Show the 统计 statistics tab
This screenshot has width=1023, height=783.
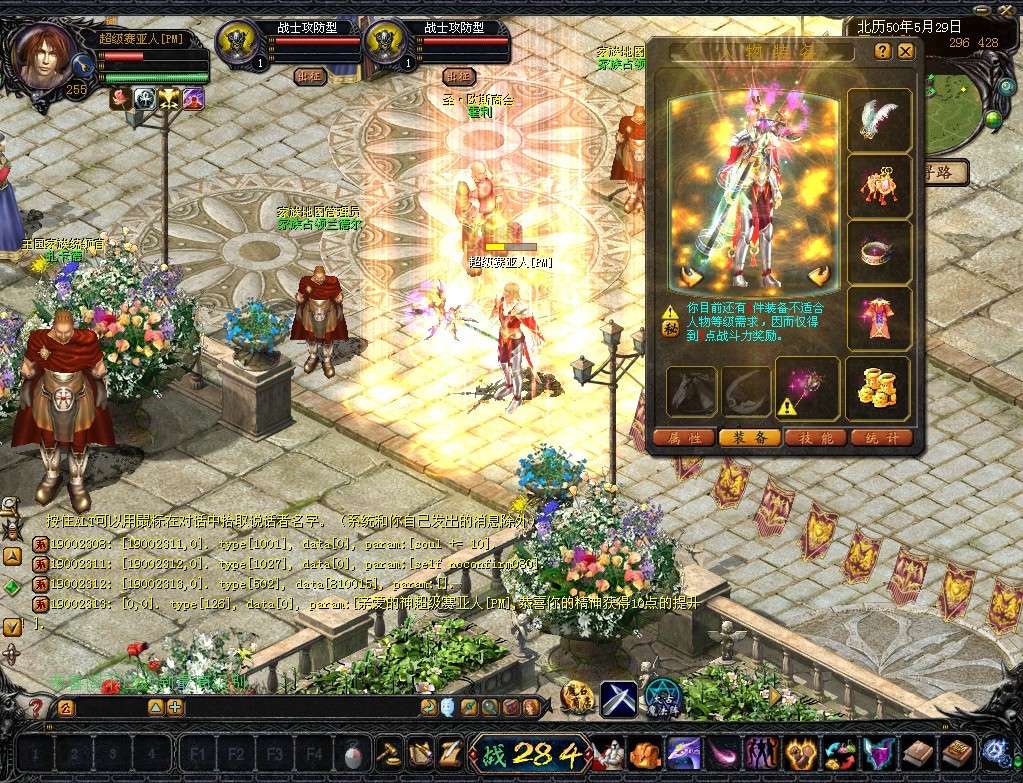(x=882, y=437)
